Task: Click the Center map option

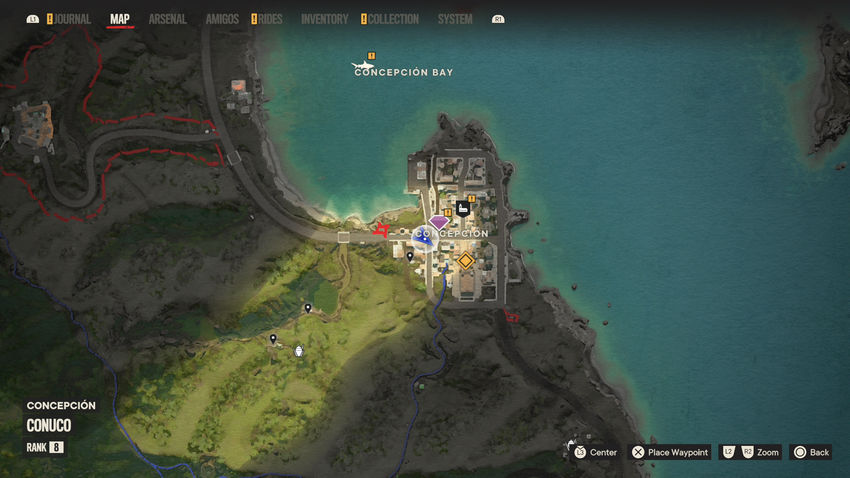Action: pos(594,452)
